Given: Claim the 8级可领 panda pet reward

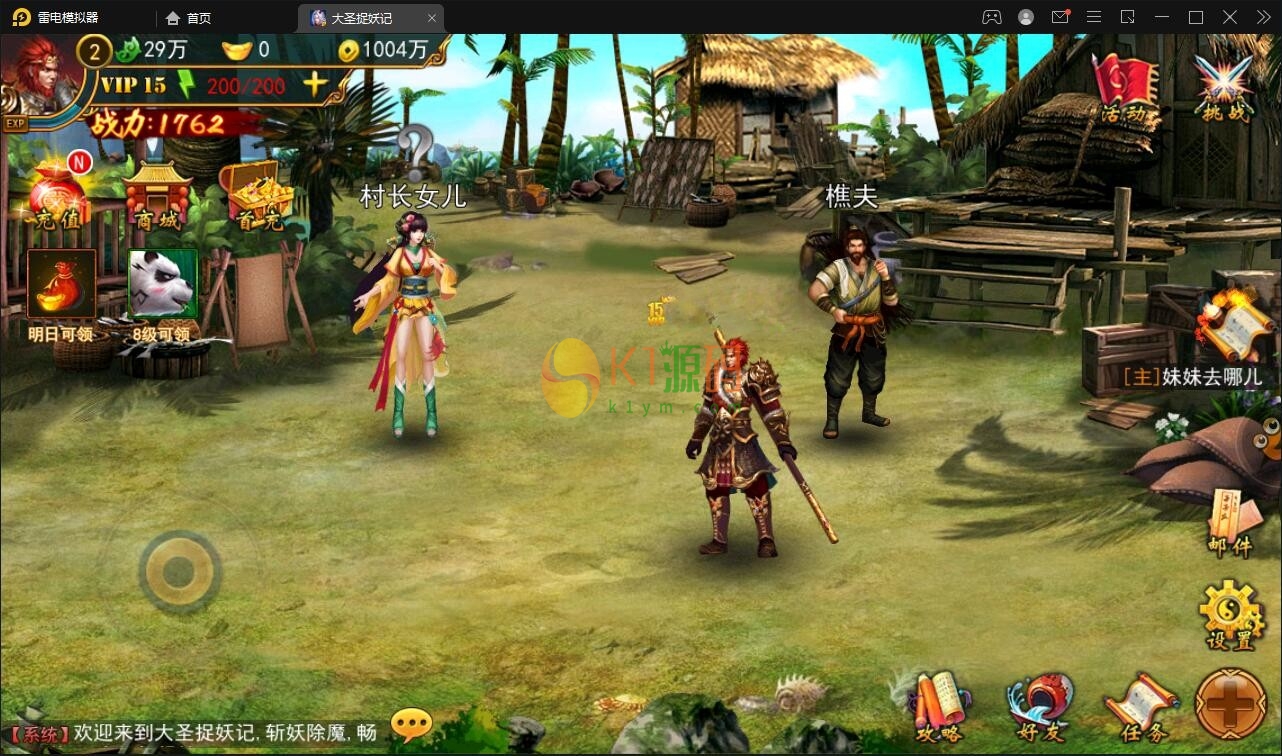Looking at the screenshot, I should [x=161, y=283].
